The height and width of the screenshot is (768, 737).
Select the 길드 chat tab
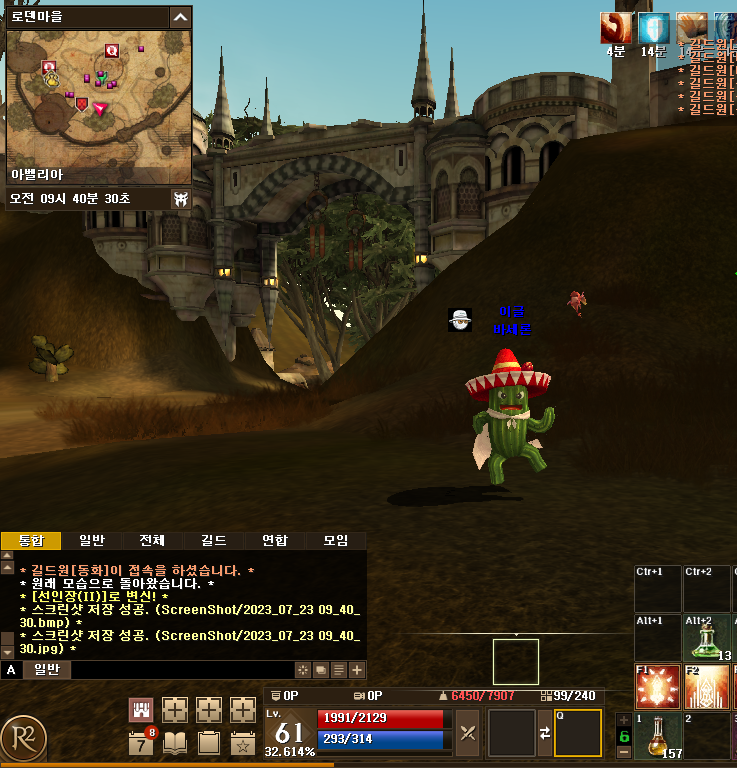click(213, 541)
